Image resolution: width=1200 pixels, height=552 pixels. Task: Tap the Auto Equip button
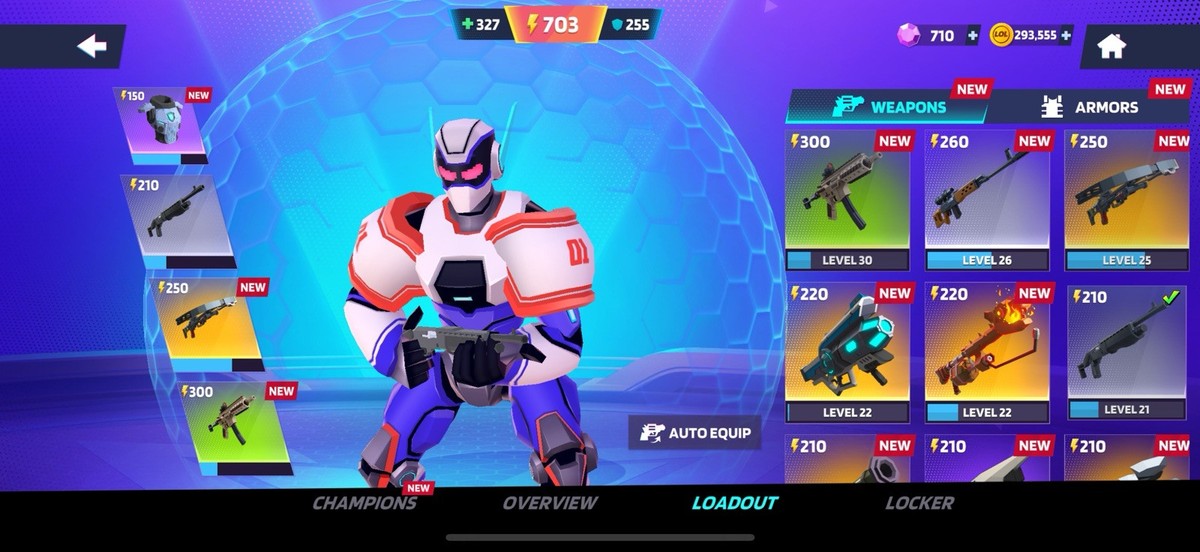[x=695, y=433]
